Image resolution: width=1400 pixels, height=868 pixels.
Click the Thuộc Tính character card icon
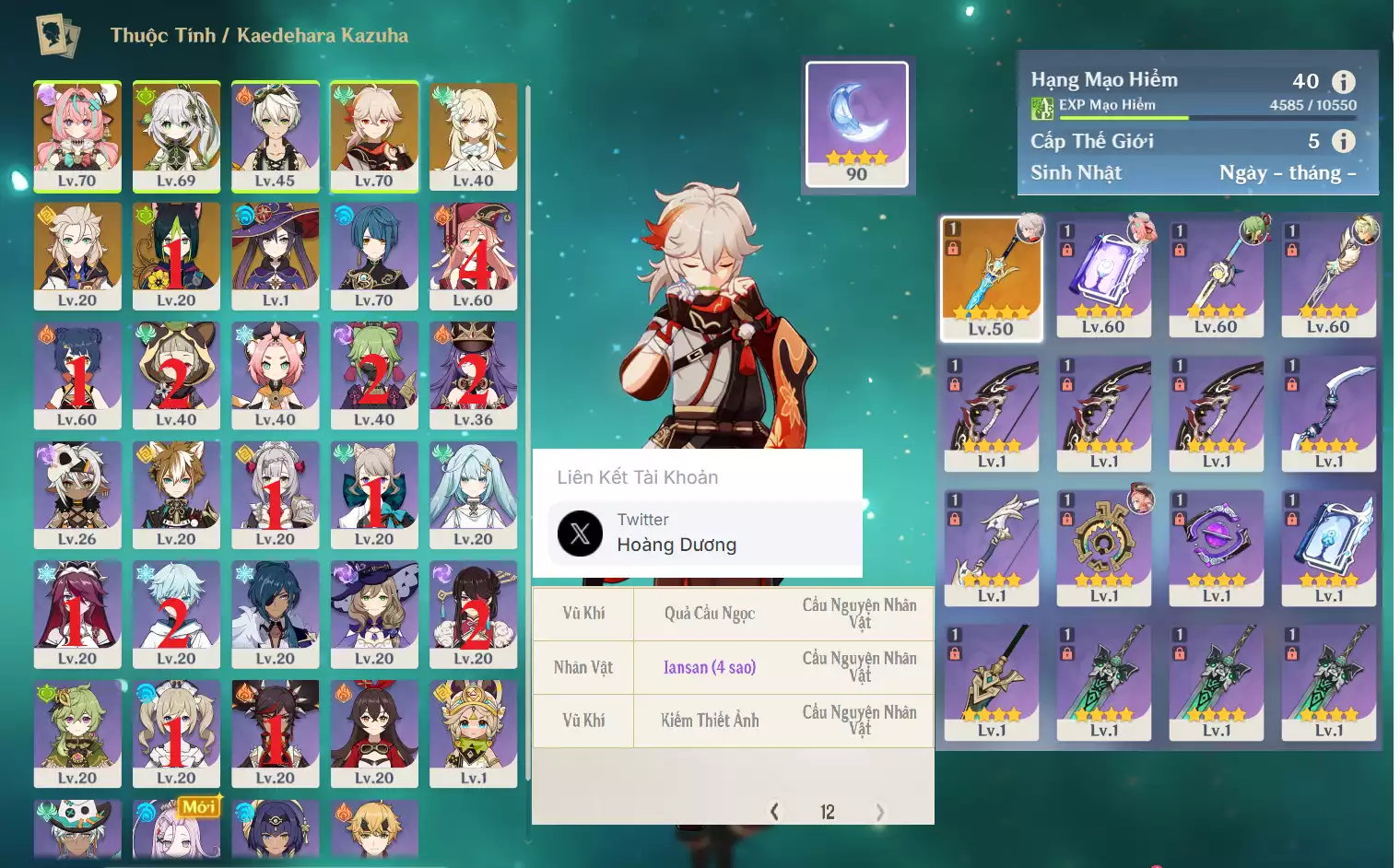pos(57,36)
